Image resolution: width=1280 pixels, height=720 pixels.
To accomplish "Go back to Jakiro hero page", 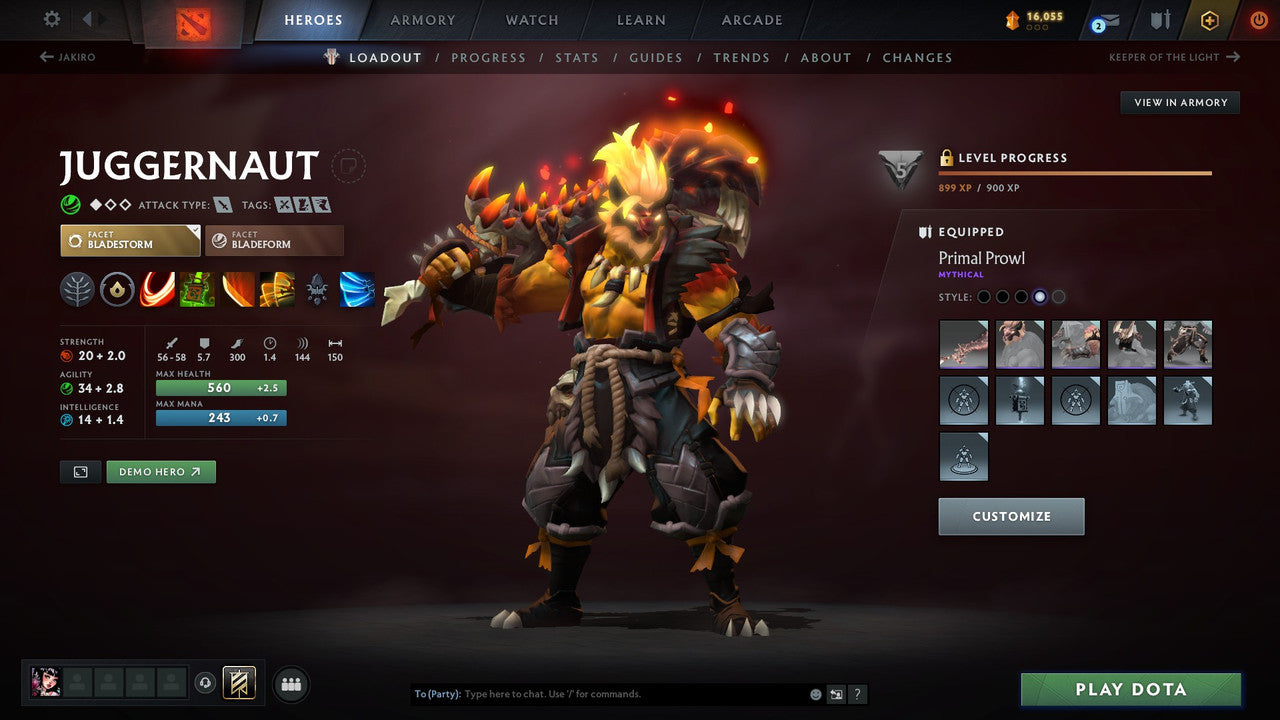I will click(x=70, y=57).
